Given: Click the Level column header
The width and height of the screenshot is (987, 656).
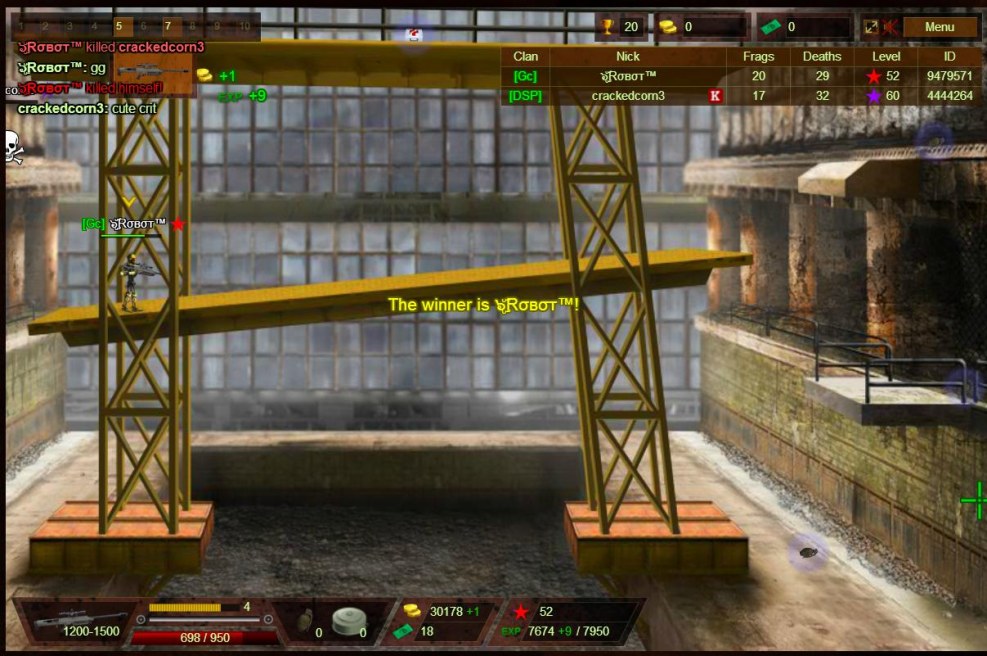Looking at the screenshot, I should tap(885, 56).
